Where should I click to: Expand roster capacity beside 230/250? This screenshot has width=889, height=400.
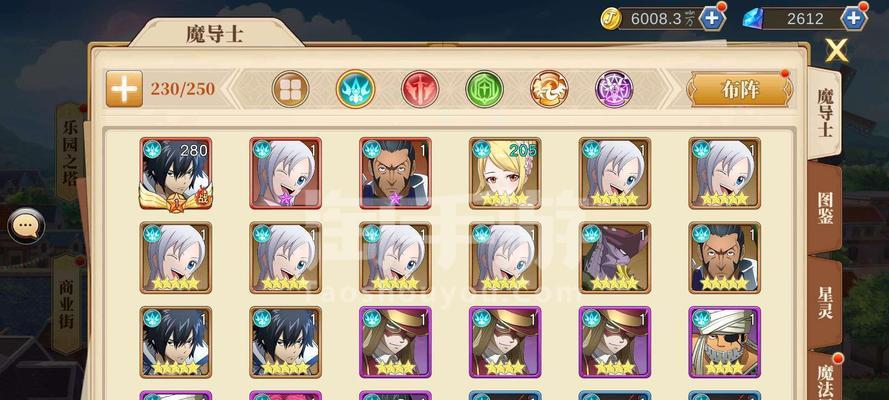point(125,89)
